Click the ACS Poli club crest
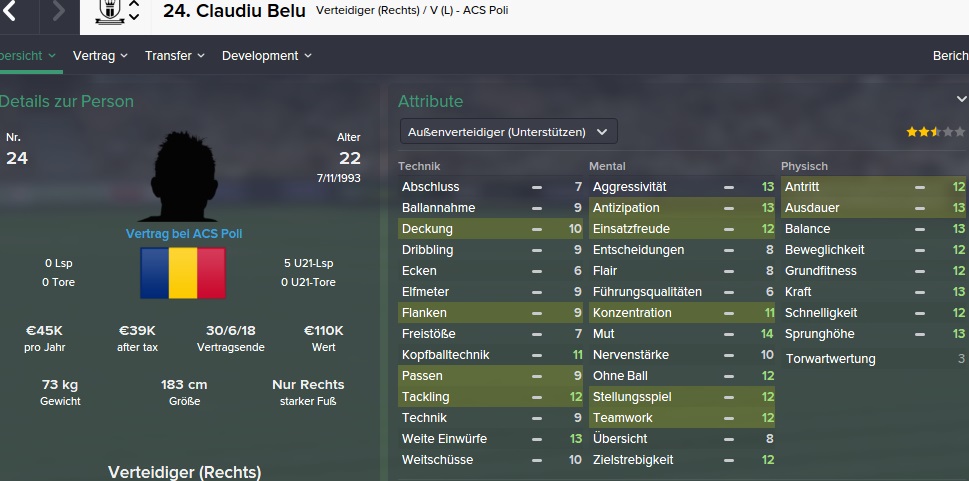969x481 pixels. 110,12
